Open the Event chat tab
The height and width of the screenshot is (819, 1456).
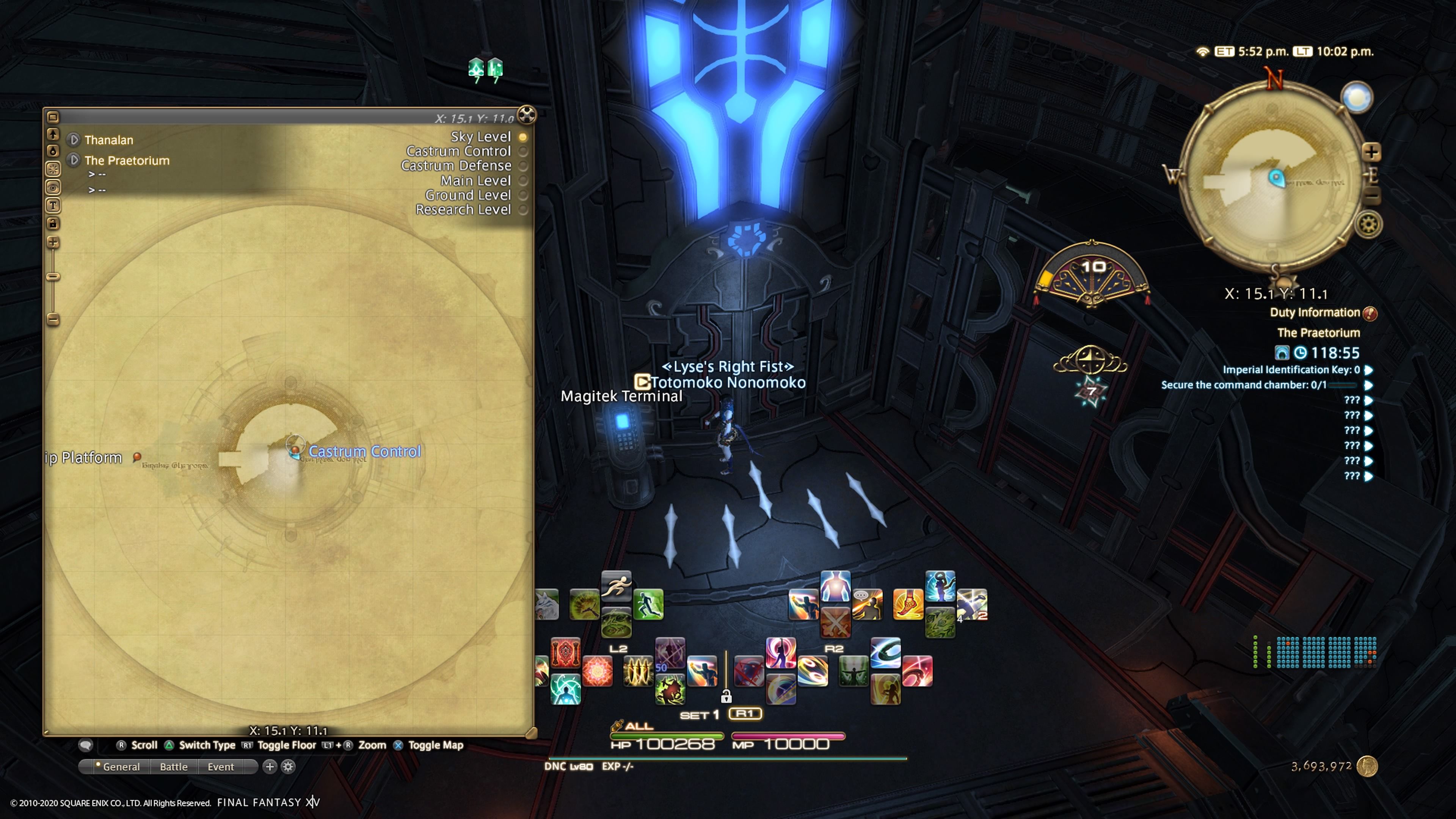tap(220, 767)
